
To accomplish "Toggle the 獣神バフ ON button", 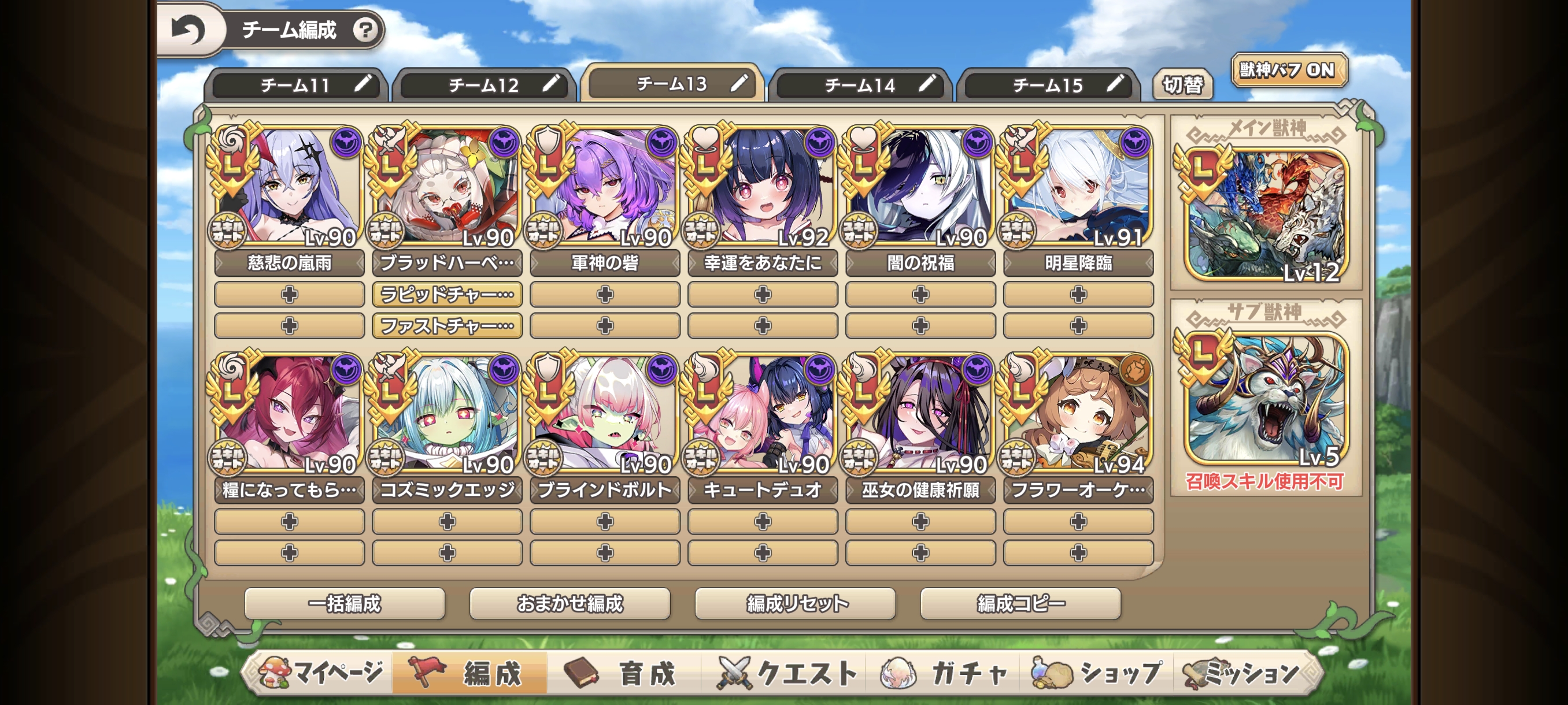I will [1288, 70].
